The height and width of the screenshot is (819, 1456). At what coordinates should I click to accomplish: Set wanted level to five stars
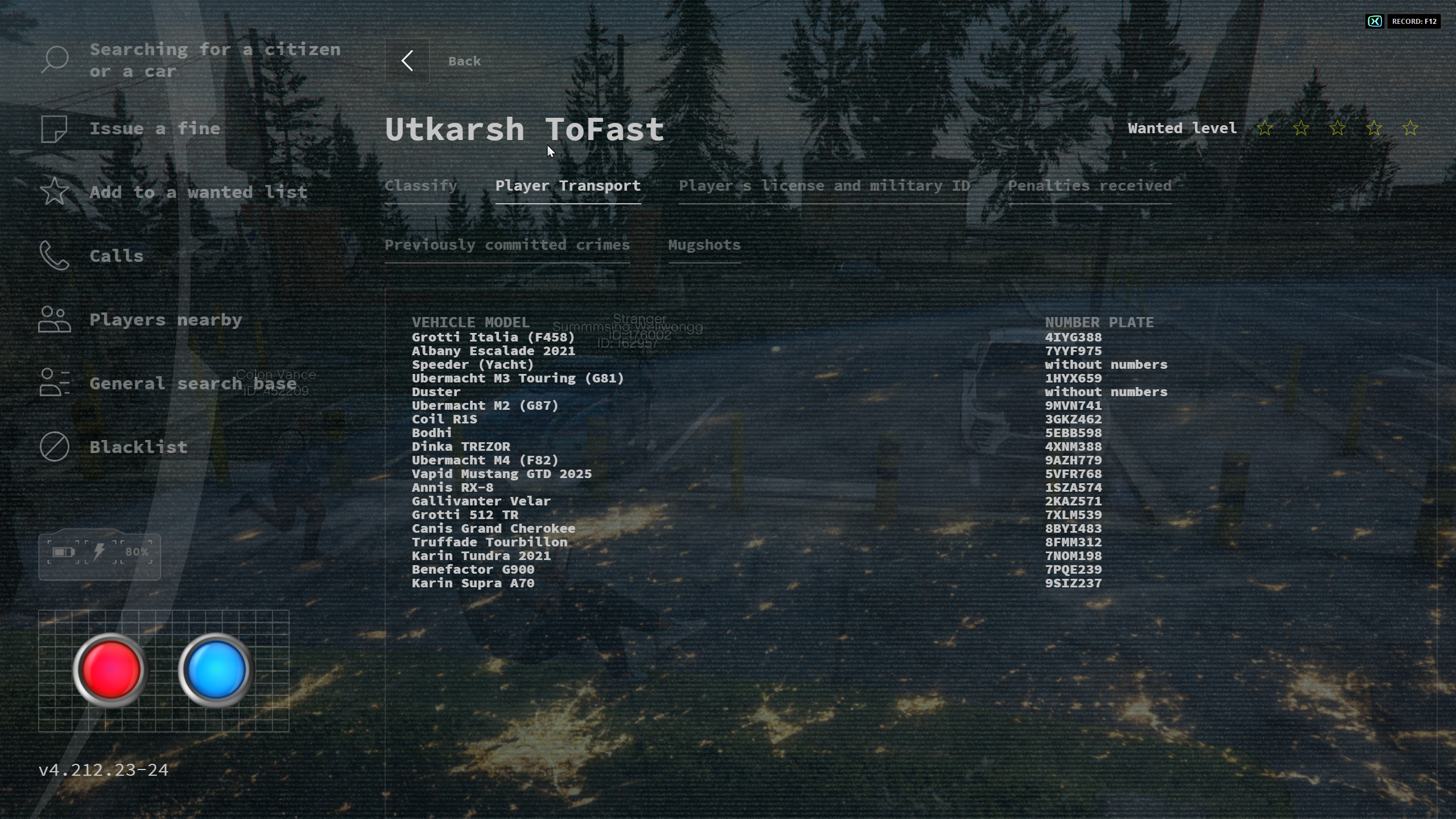click(1409, 129)
